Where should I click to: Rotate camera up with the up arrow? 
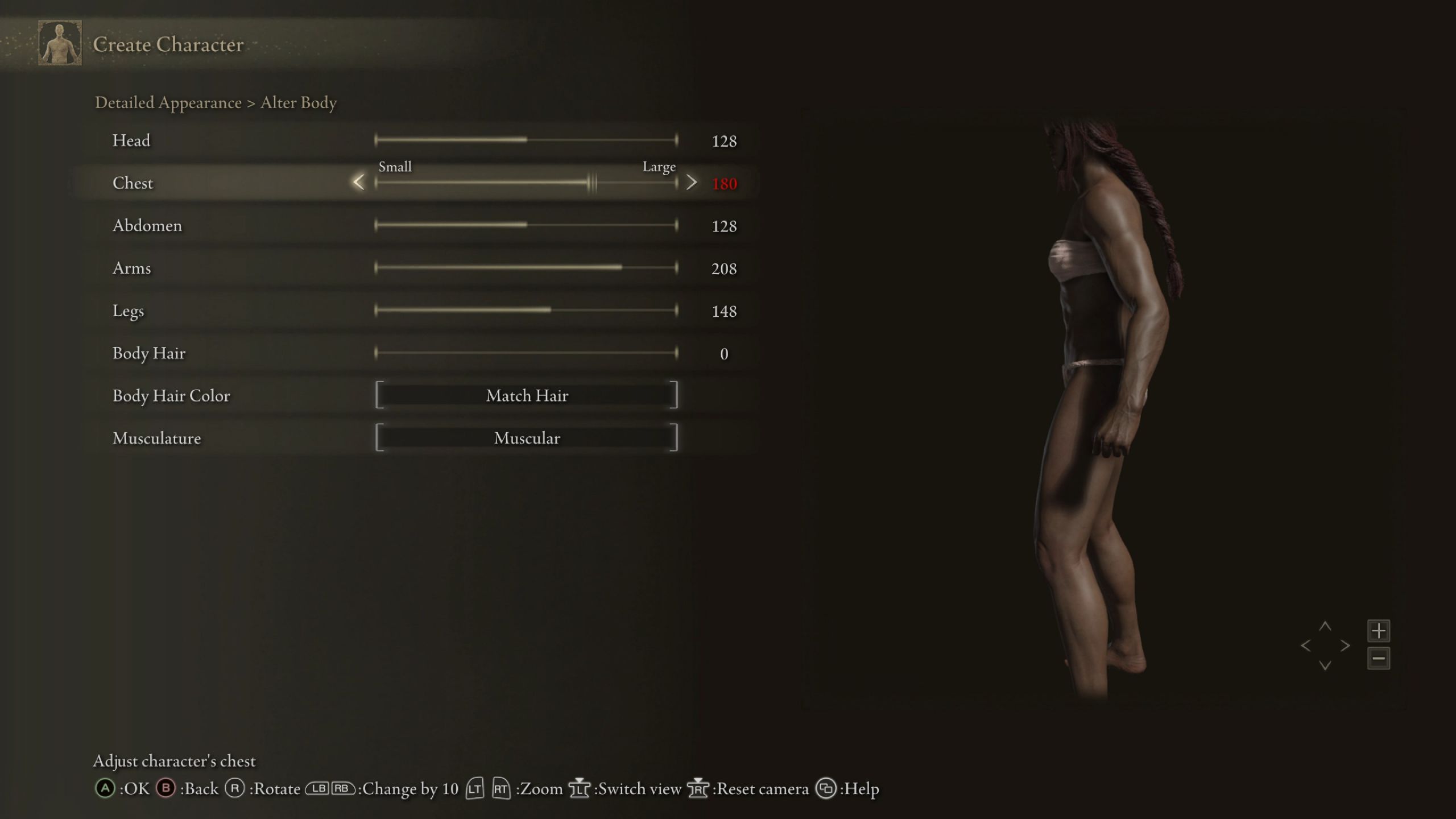(x=1325, y=626)
